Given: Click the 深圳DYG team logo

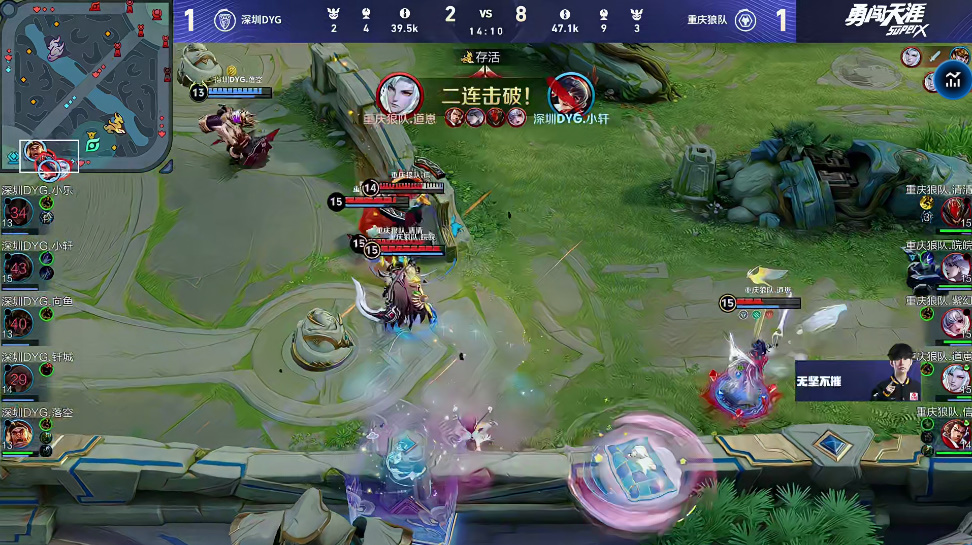Looking at the screenshot, I should [x=226, y=20].
